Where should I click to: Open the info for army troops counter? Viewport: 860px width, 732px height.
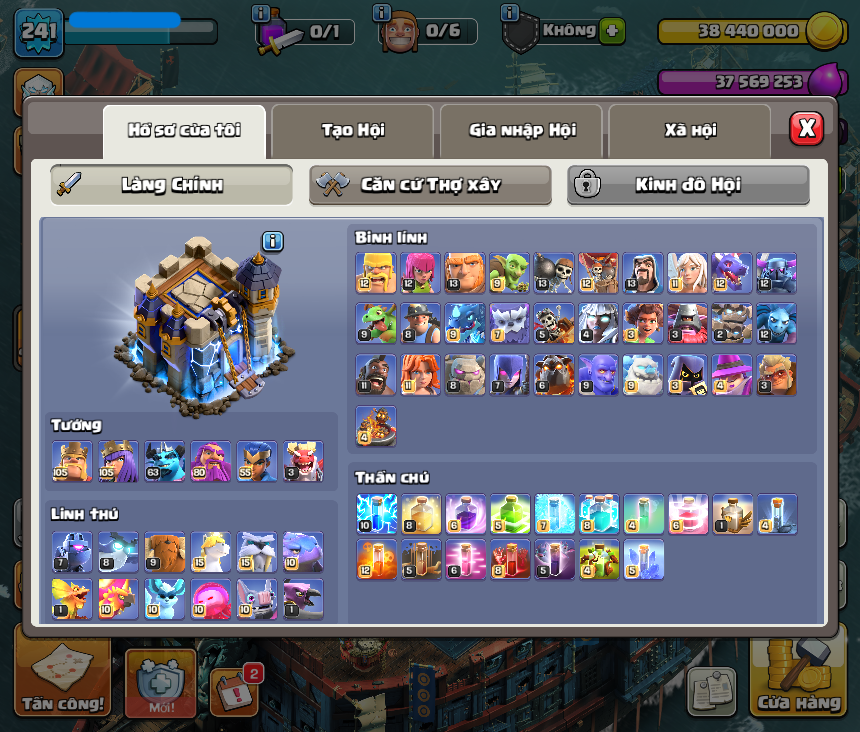pos(261,13)
